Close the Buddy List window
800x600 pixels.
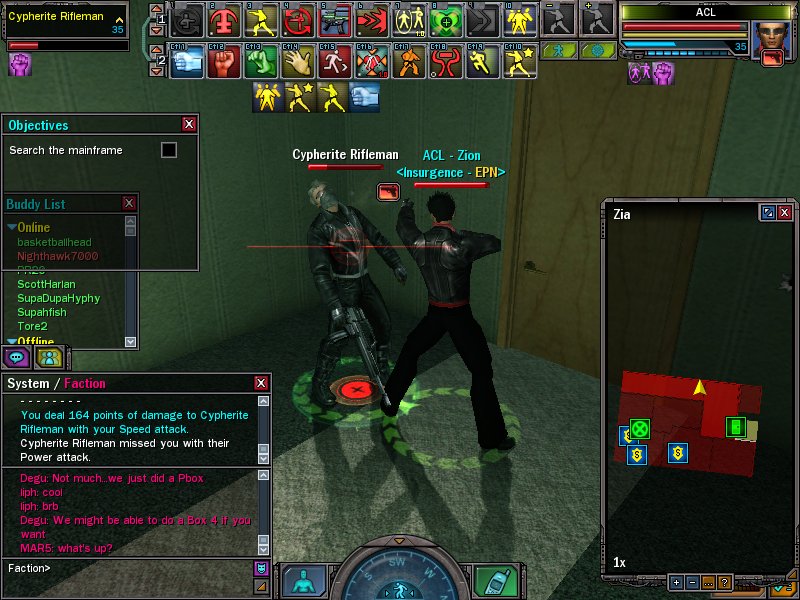(x=128, y=203)
